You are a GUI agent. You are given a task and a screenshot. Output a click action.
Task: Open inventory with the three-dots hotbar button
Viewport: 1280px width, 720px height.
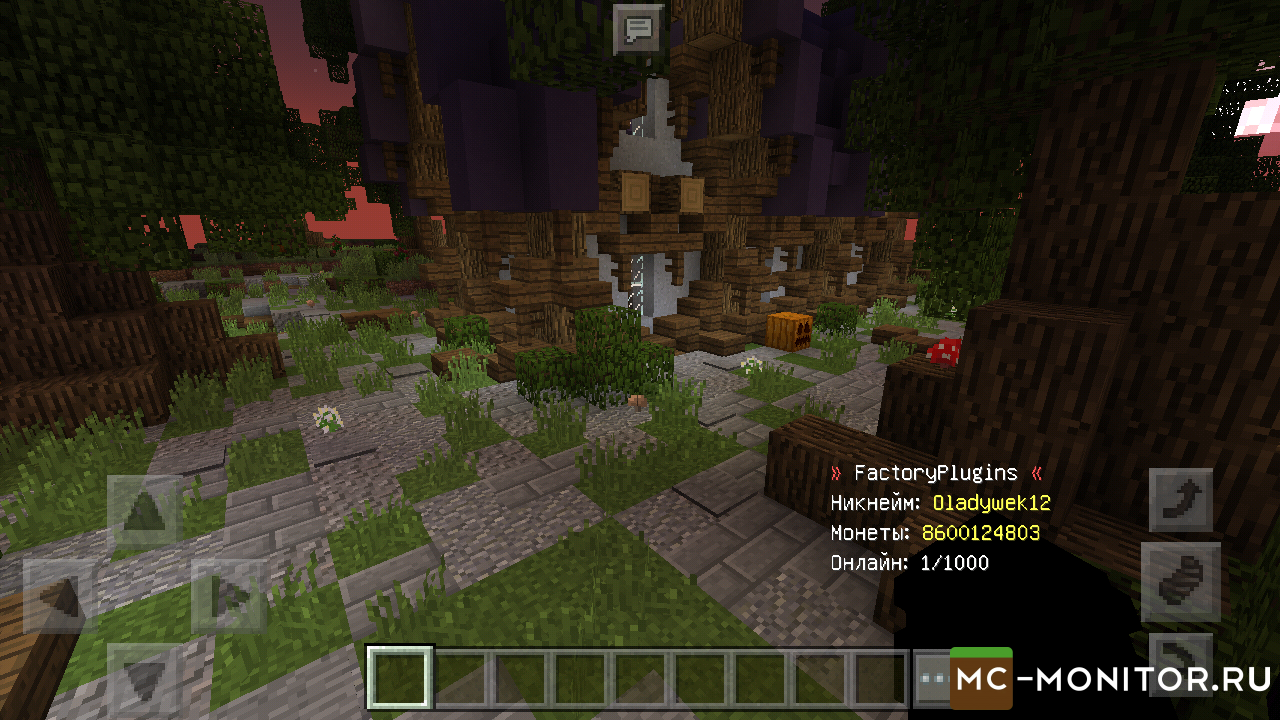coord(931,678)
